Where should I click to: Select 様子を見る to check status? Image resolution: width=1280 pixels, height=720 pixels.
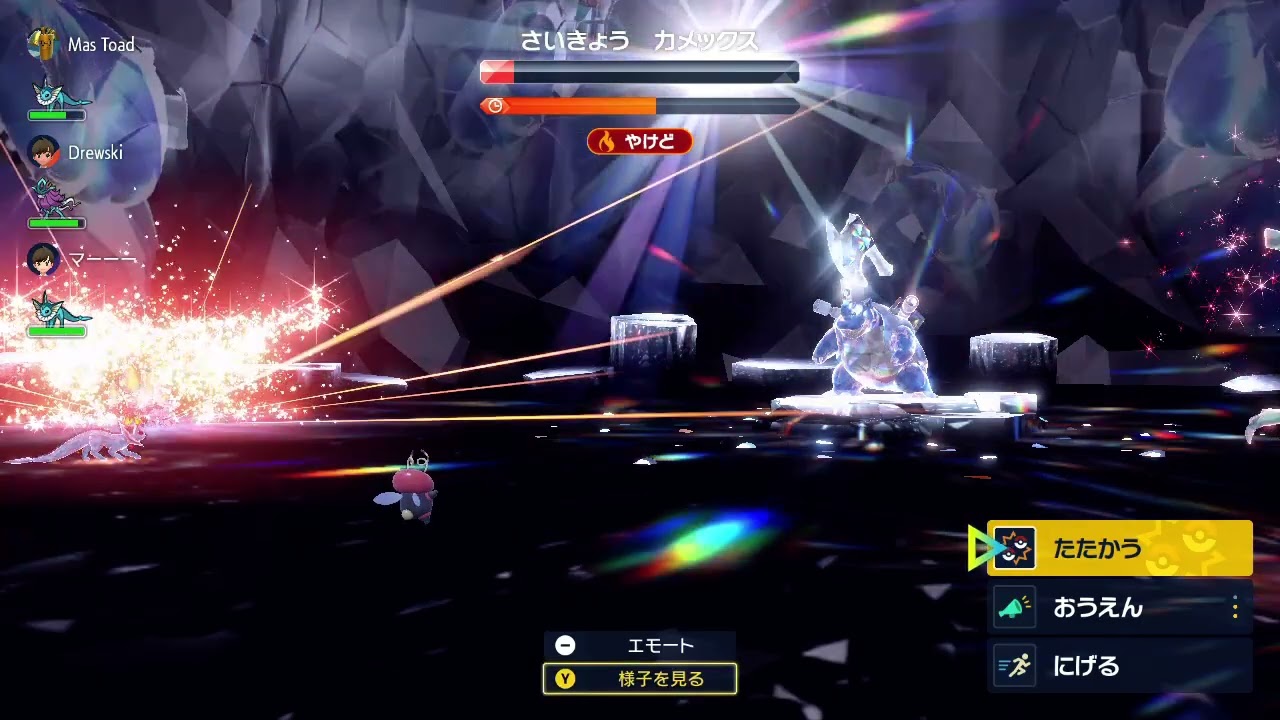click(x=640, y=679)
